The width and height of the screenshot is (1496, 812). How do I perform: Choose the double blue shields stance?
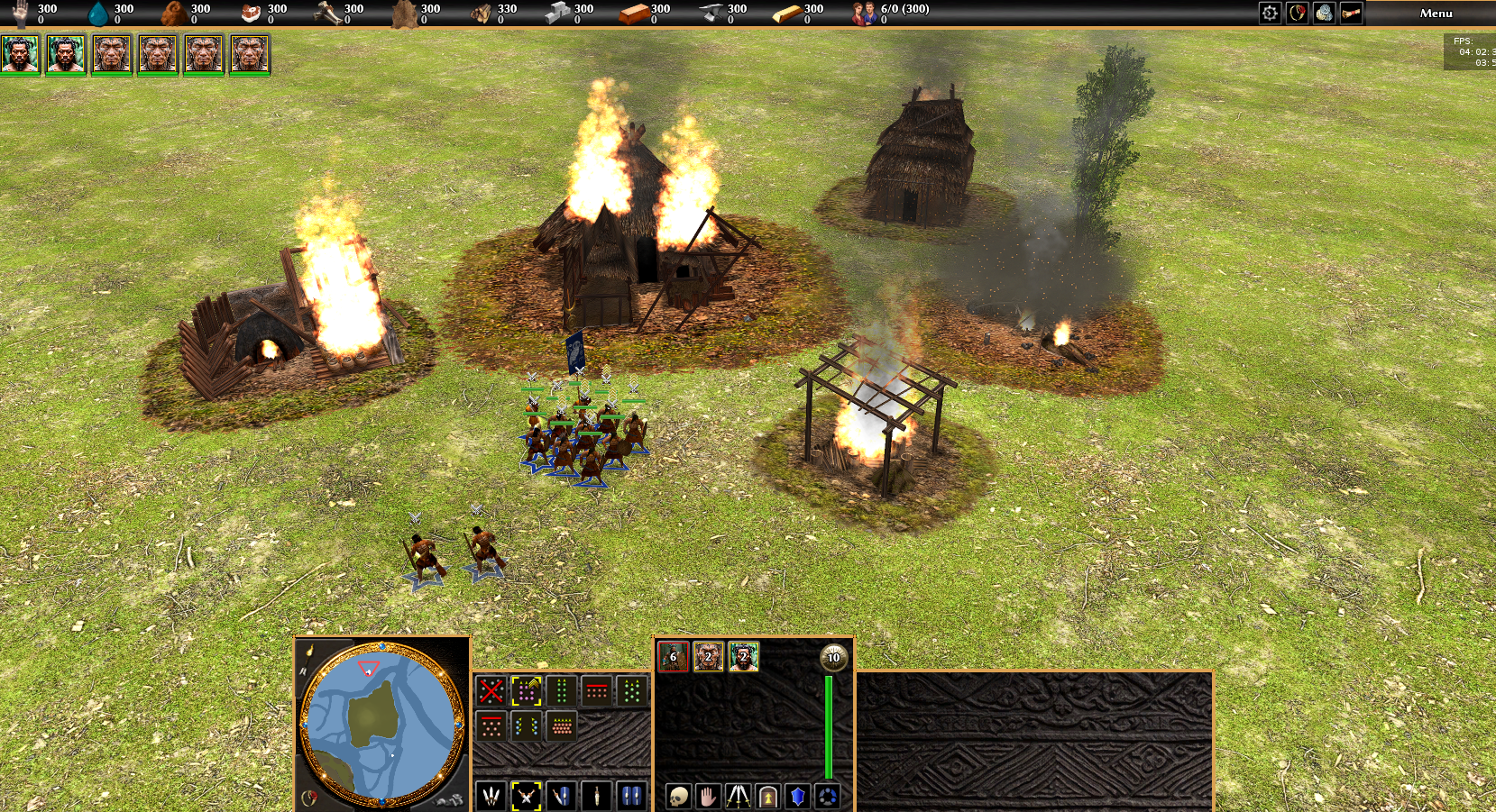(x=631, y=796)
